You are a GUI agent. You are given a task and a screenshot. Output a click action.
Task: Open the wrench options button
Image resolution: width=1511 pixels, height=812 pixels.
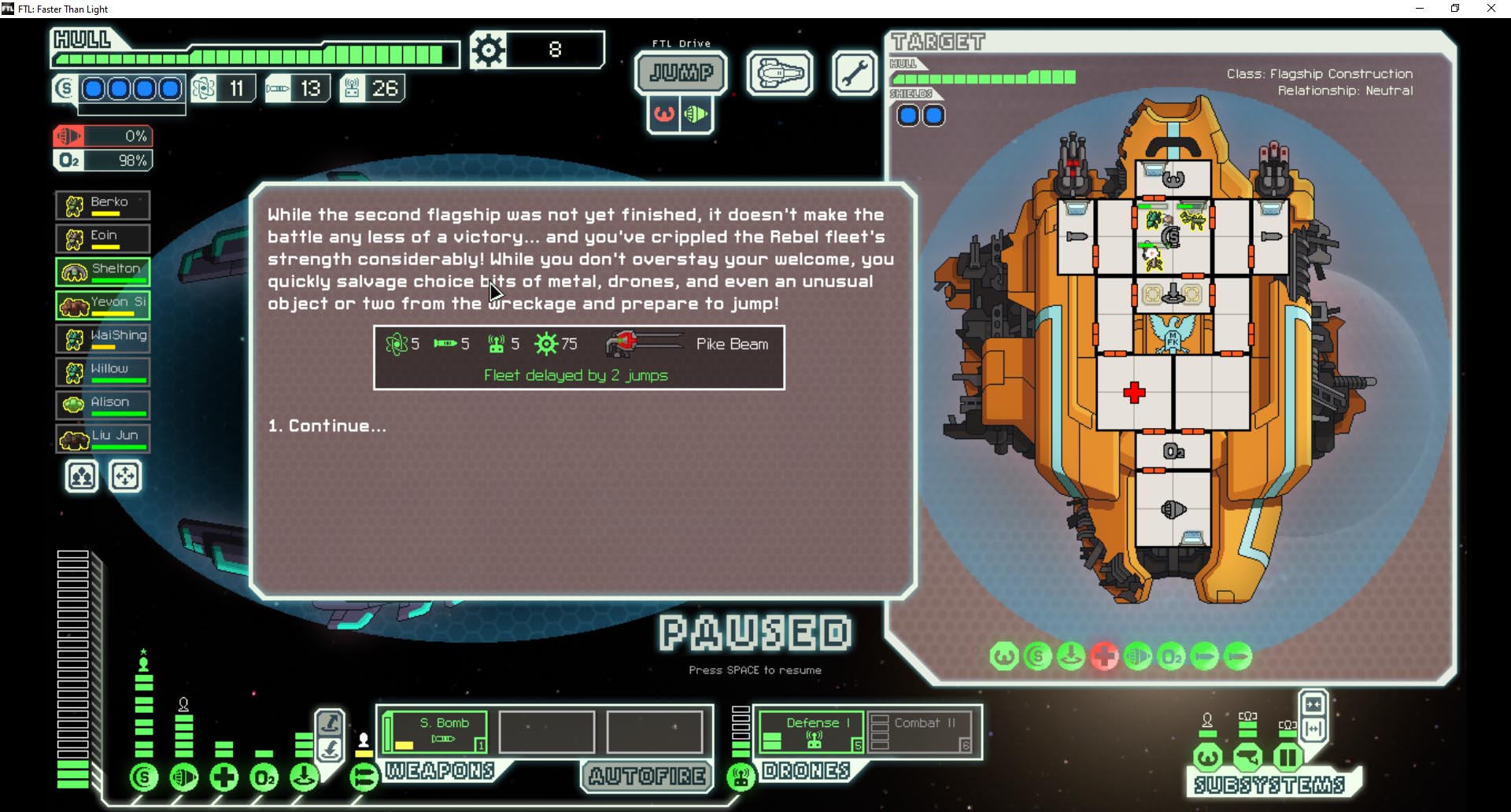[854, 74]
